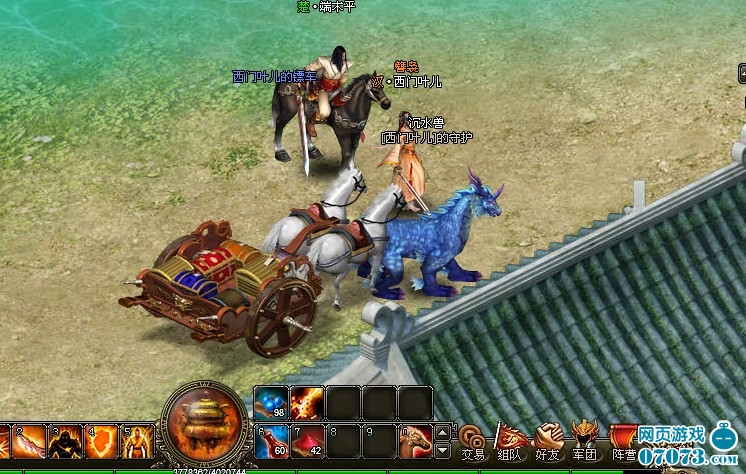This screenshot has width=746, height=474.
Task: Use the dark warrior silhouette skill
Action: (x=66, y=442)
